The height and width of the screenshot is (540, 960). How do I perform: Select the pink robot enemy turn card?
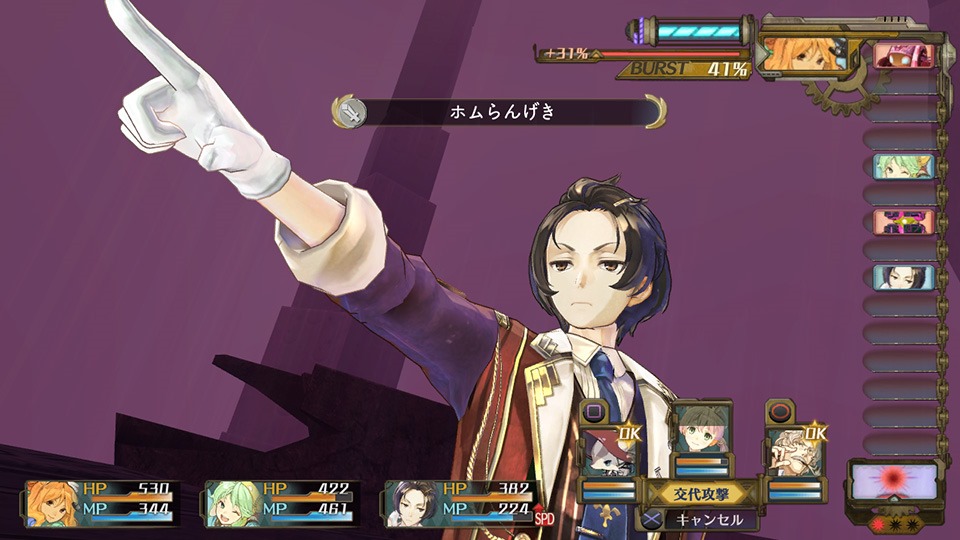(903, 56)
